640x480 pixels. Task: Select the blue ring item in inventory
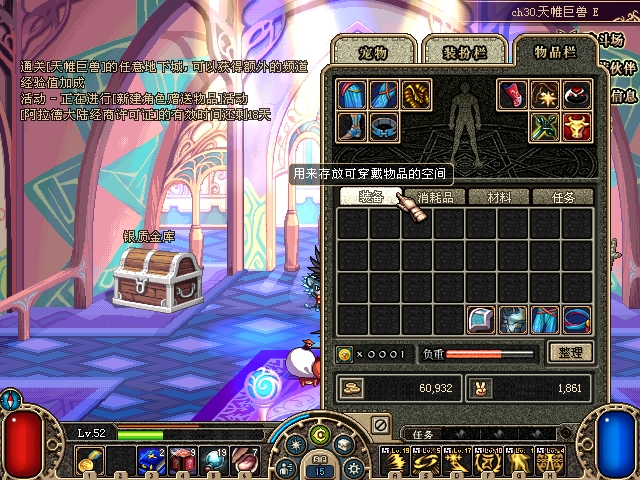pyautogui.click(x=576, y=320)
